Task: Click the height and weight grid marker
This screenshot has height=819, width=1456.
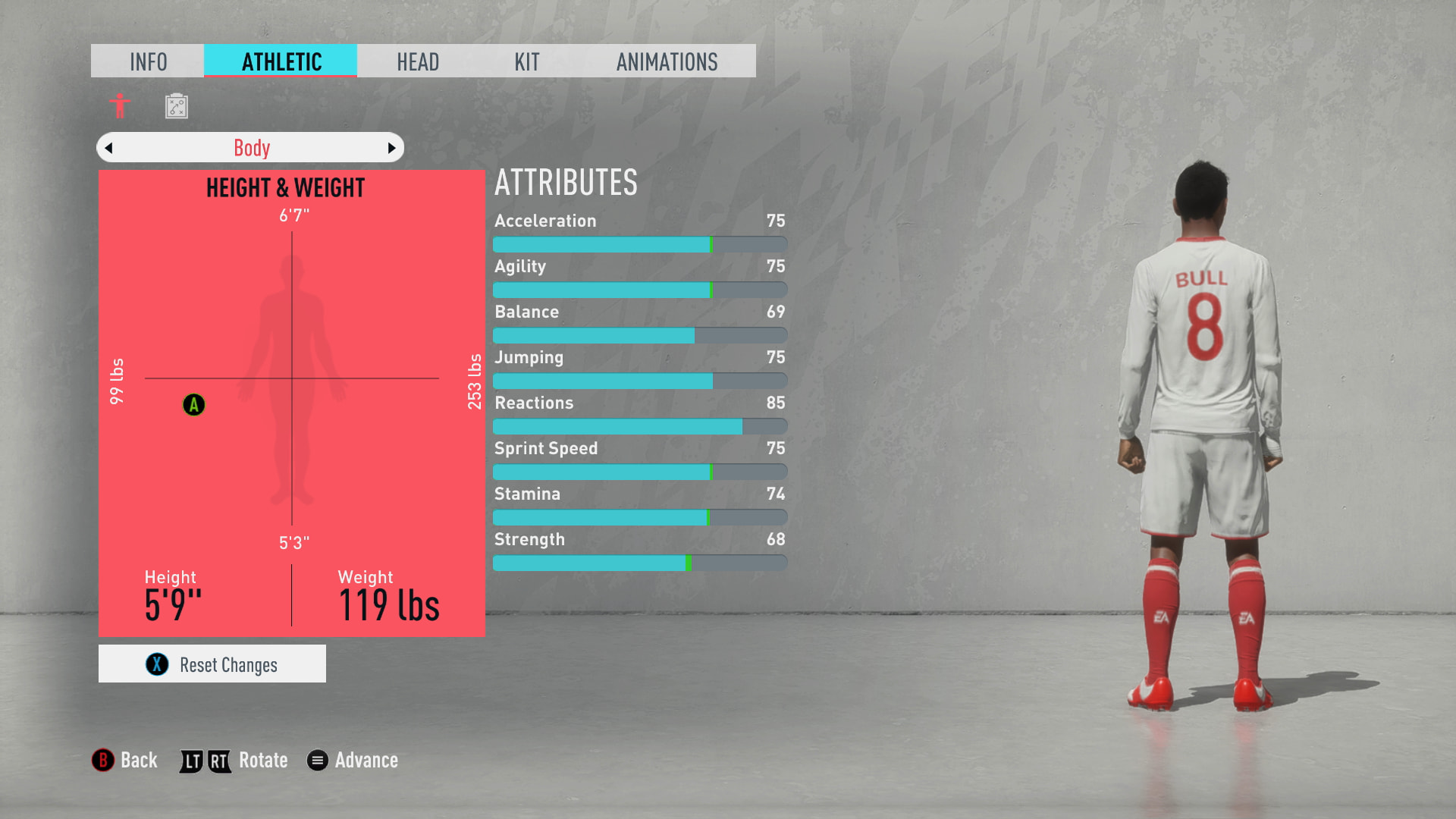Action: coord(194,405)
